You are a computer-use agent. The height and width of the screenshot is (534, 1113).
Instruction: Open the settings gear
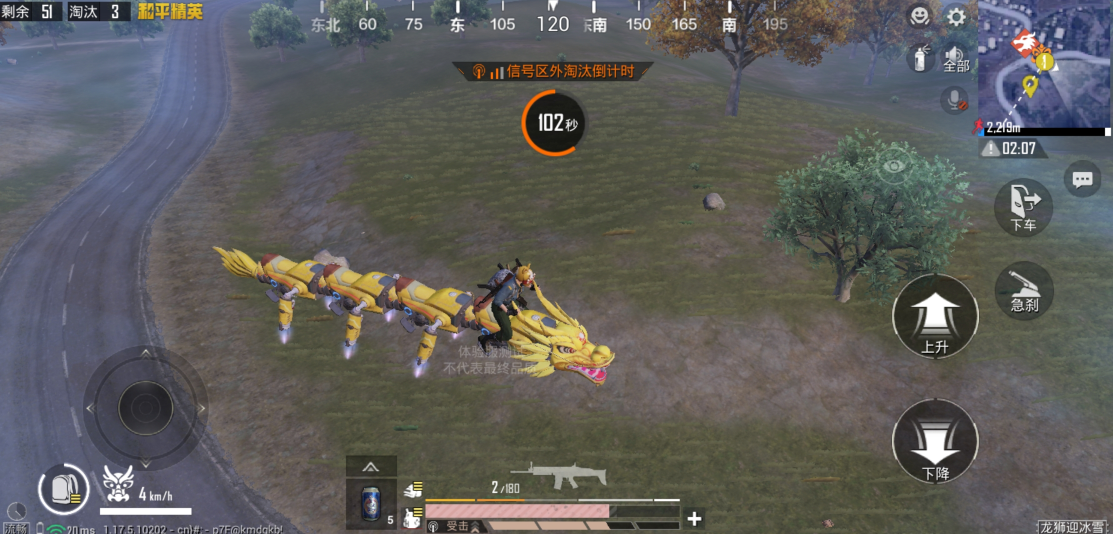[x=957, y=17]
